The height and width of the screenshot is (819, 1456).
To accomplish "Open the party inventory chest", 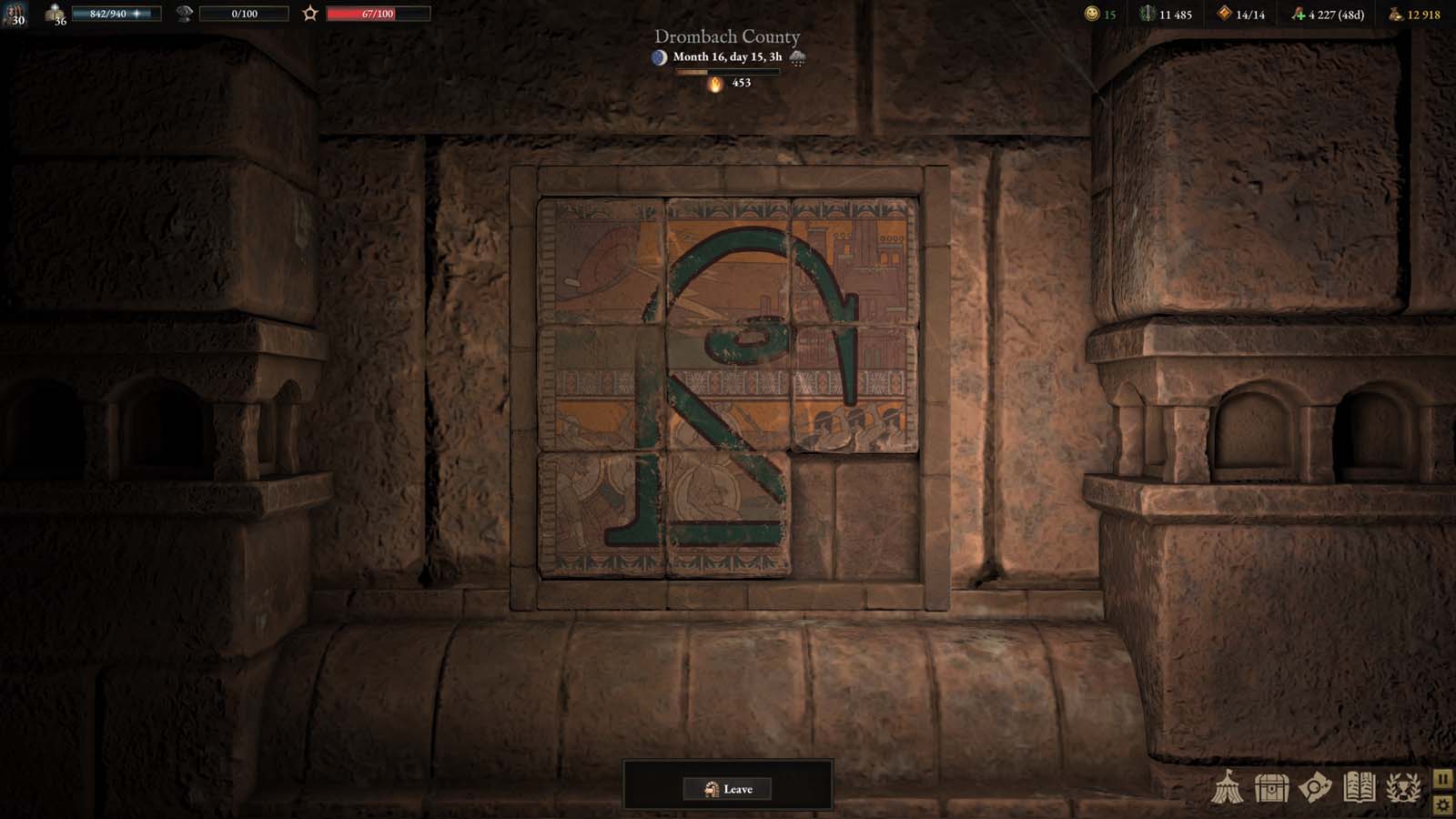I will coord(1271,788).
